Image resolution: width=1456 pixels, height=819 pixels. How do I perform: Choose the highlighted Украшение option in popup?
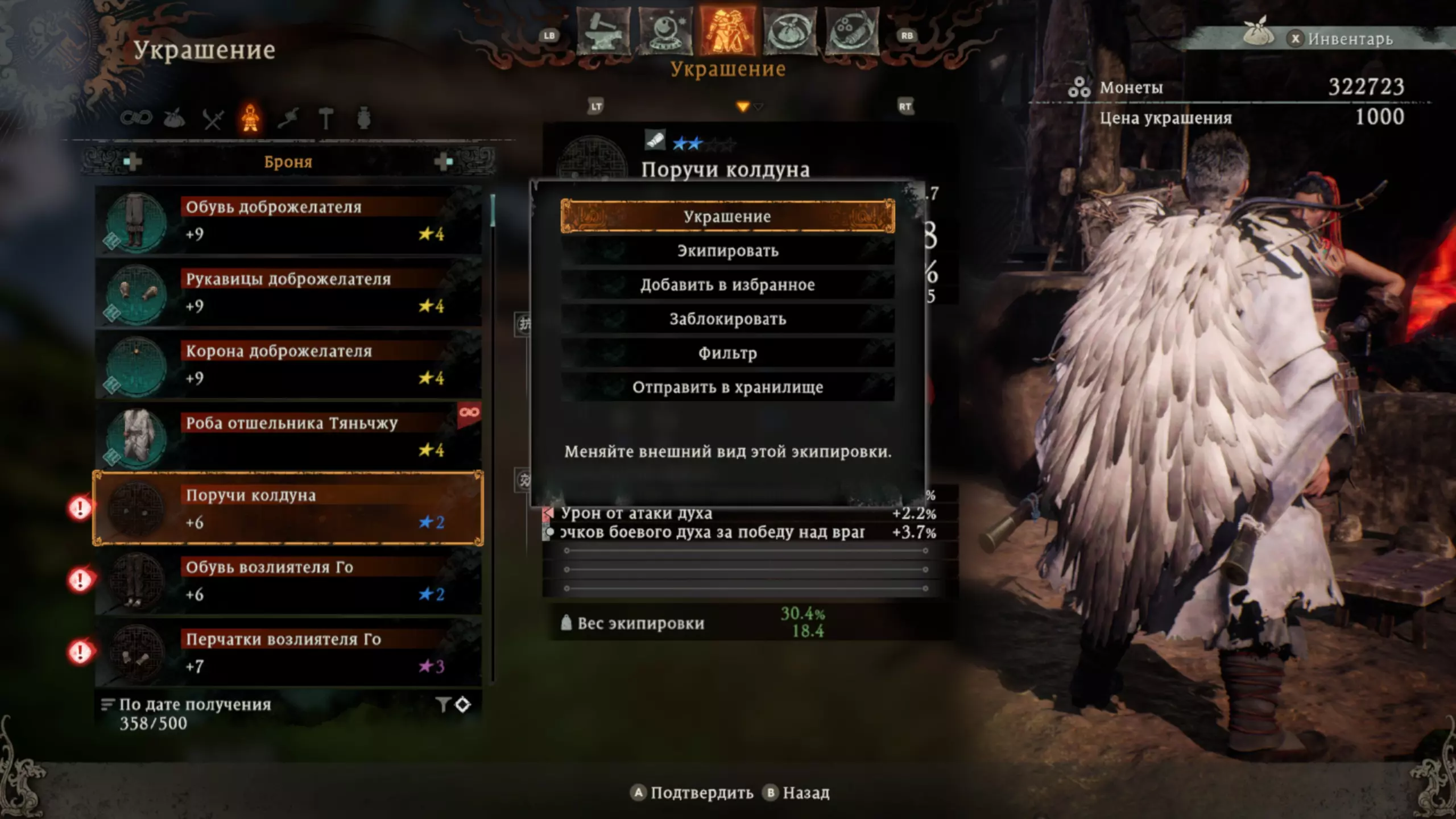click(727, 217)
